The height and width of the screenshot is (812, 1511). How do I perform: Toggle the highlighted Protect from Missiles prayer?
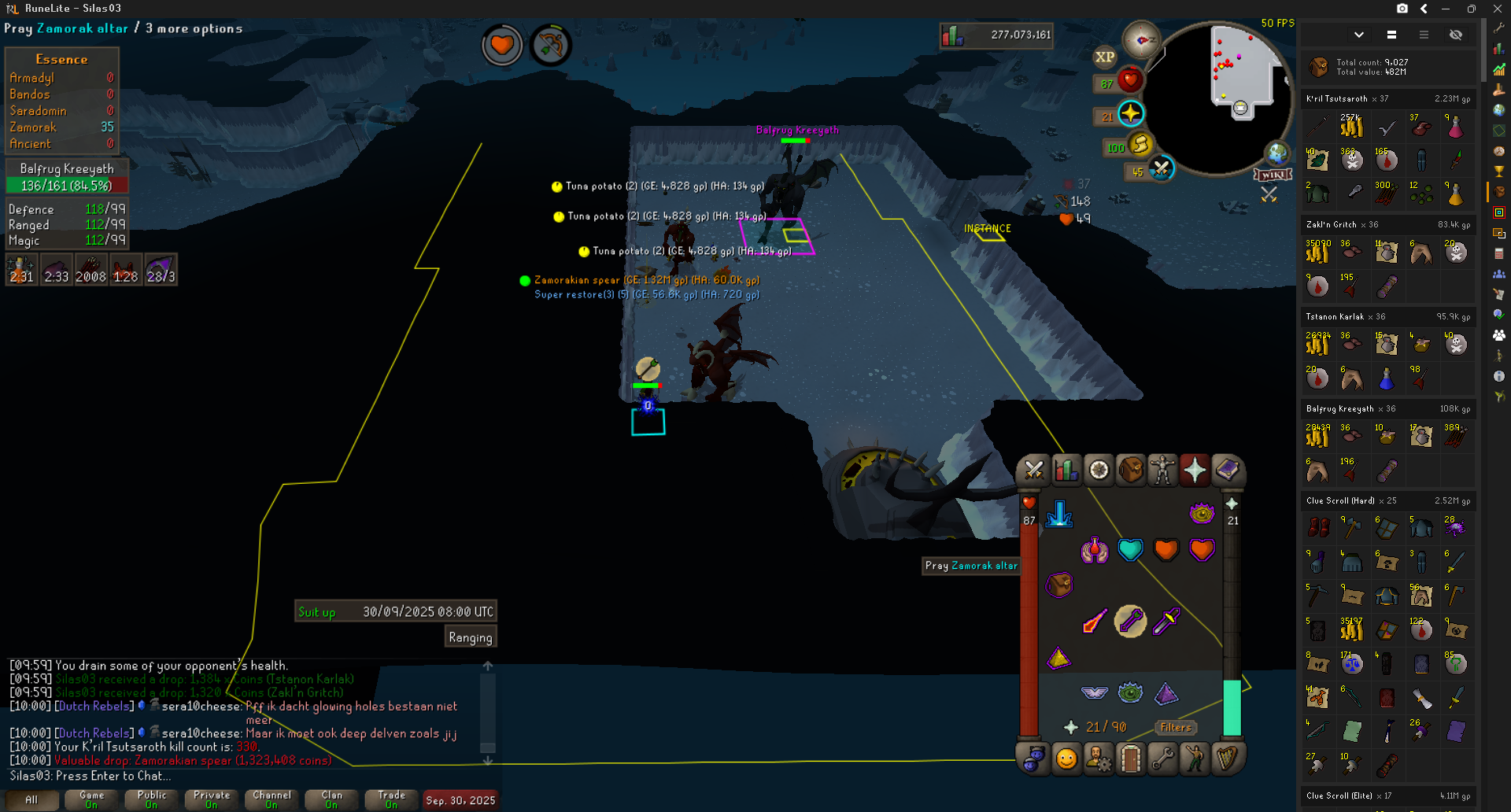(x=1130, y=622)
